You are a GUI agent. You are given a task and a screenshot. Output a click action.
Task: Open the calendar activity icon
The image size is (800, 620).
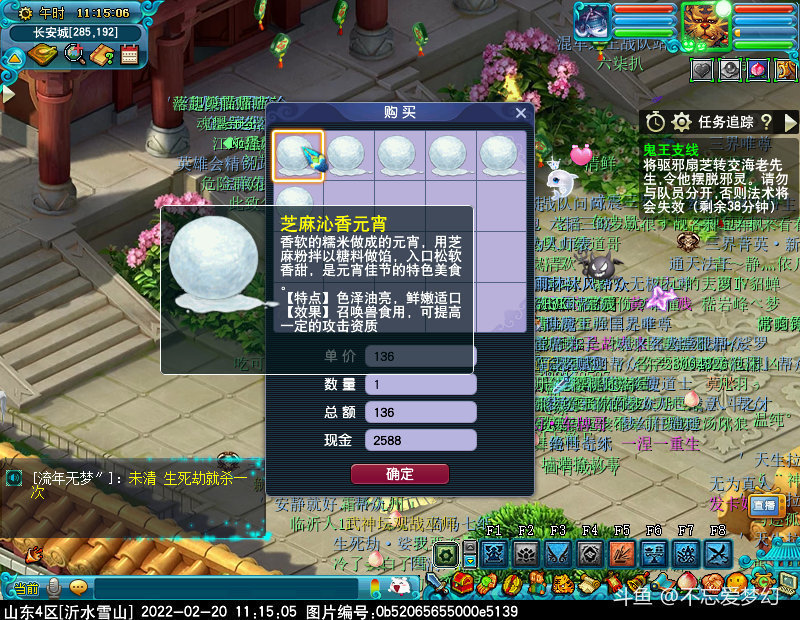129,54
